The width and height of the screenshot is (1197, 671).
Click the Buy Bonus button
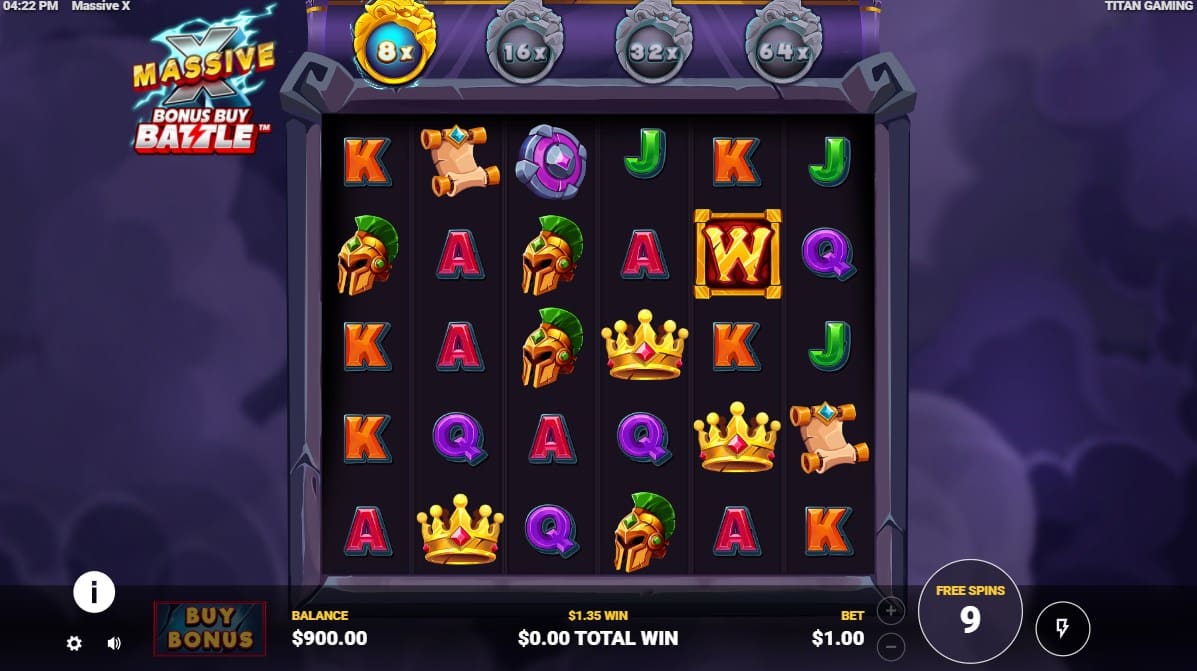(210, 628)
